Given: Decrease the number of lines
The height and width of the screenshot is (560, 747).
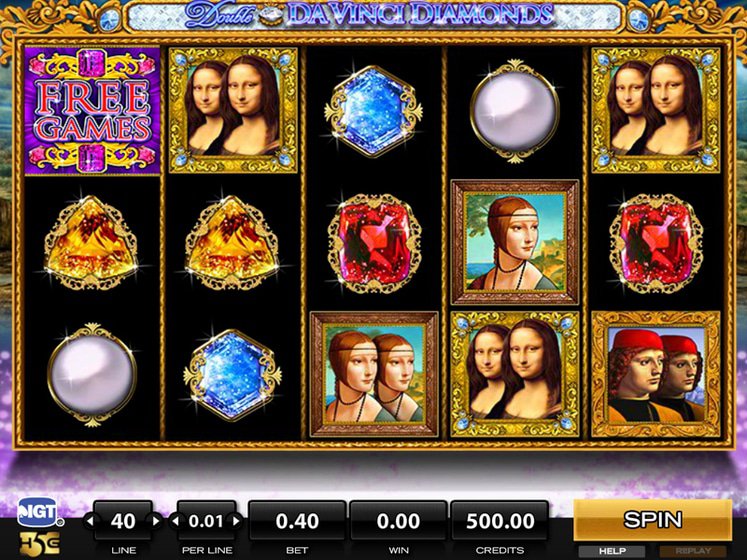Looking at the screenshot, I should click(x=91, y=521).
